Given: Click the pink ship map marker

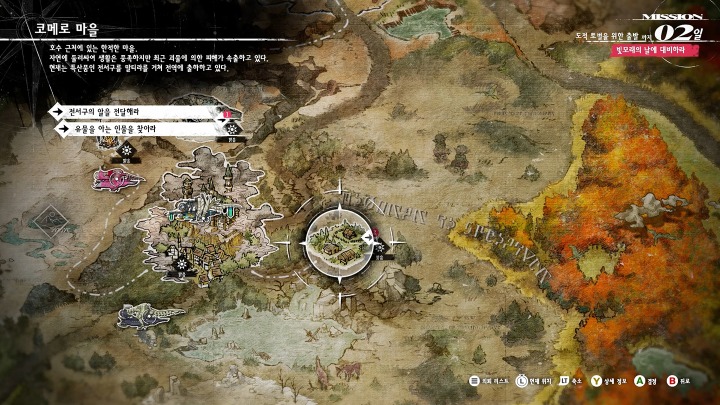Looking at the screenshot, I should click(x=116, y=179).
